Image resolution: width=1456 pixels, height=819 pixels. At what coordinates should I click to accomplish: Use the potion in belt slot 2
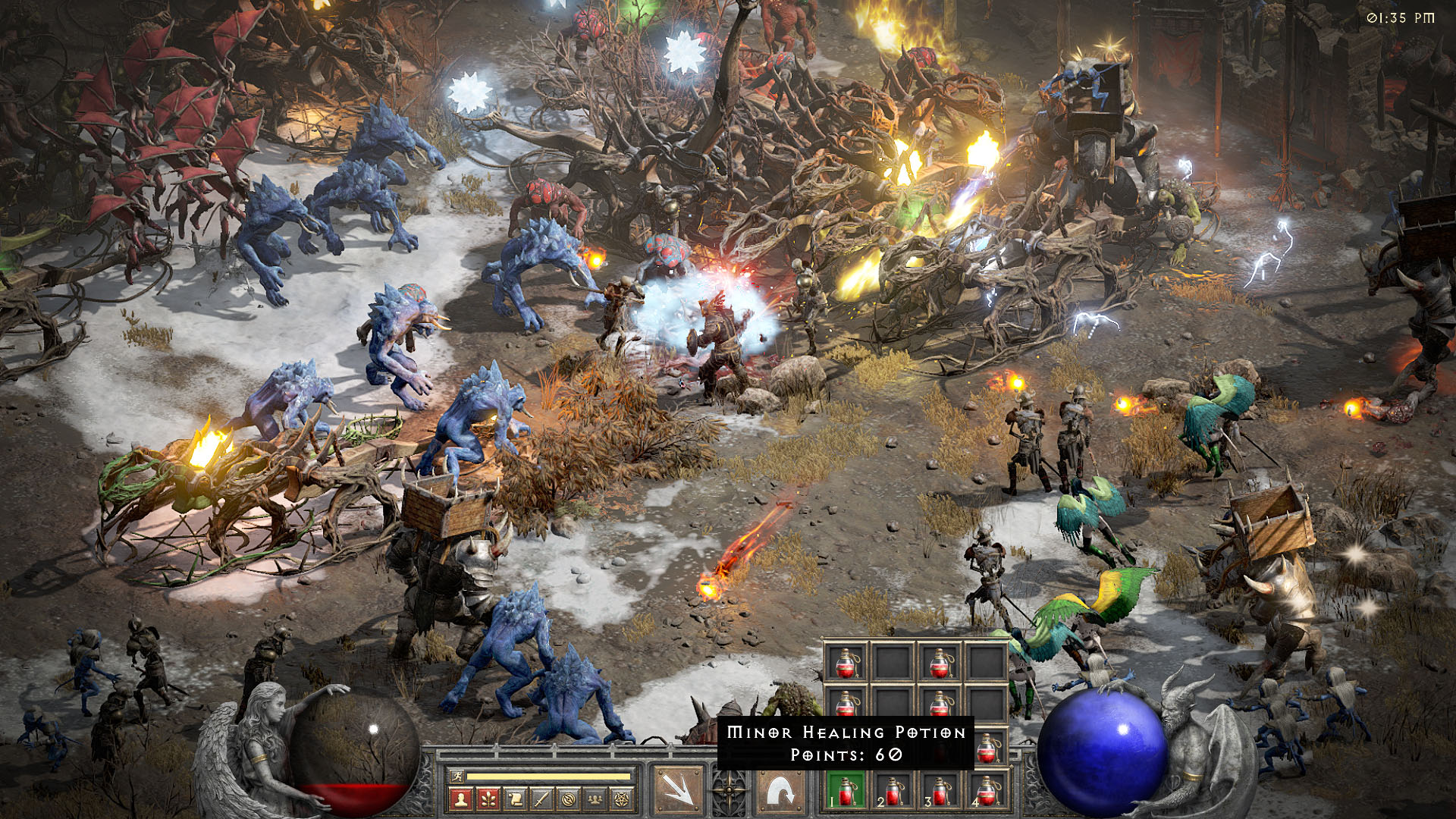point(893,791)
